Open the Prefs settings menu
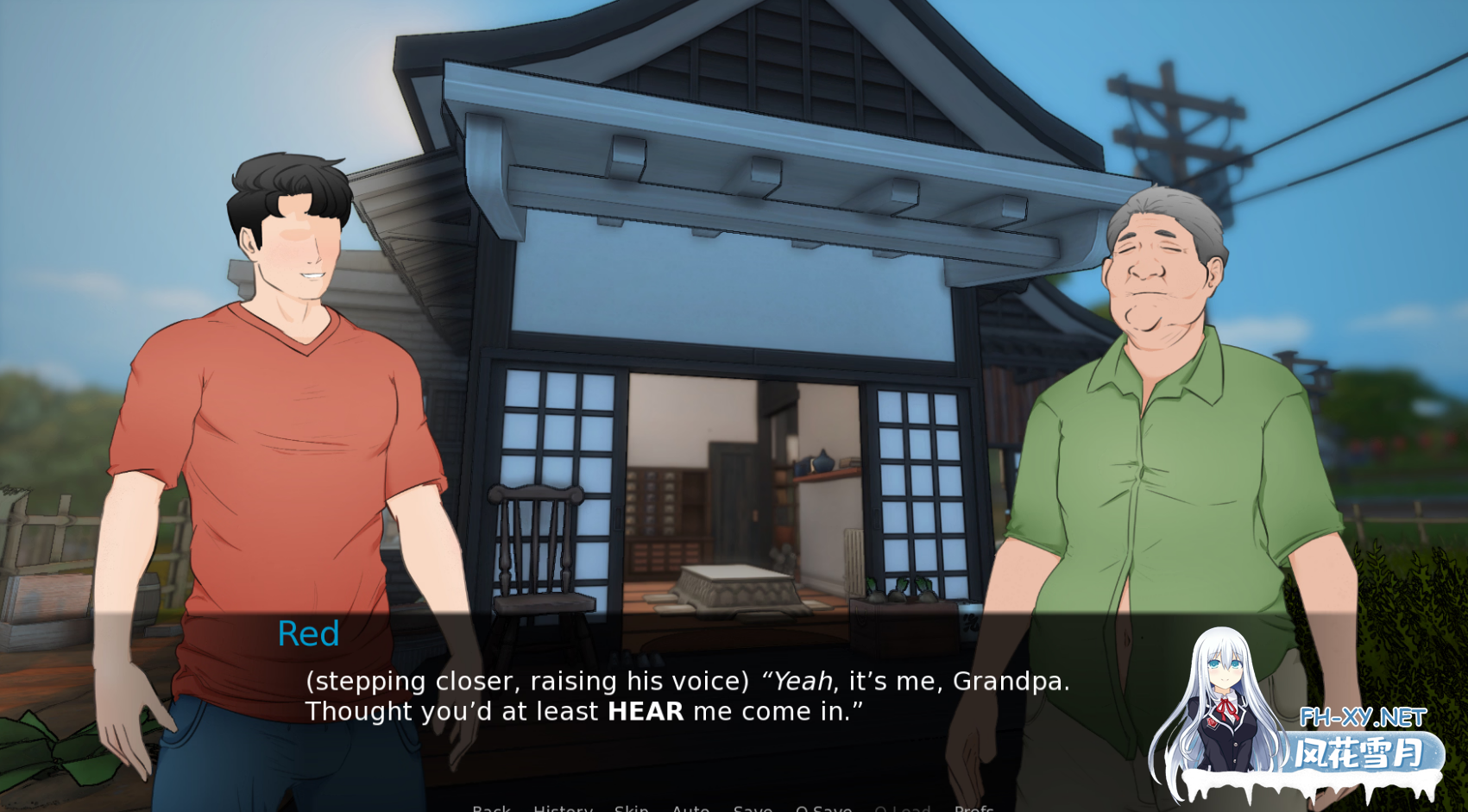Viewport: 1468px width, 812px height. (x=973, y=808)
